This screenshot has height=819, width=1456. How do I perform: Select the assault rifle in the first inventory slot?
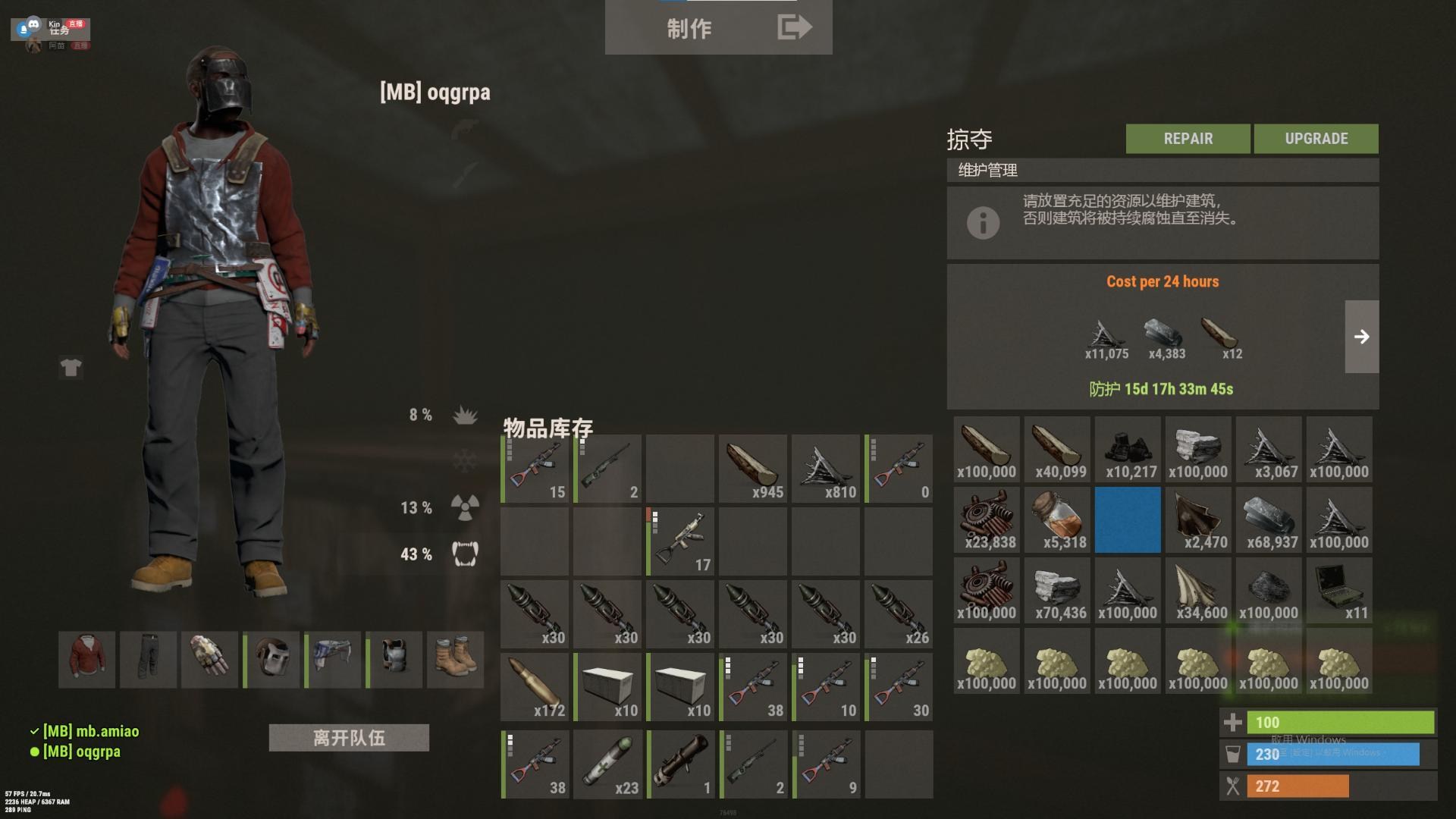[533, 468]
